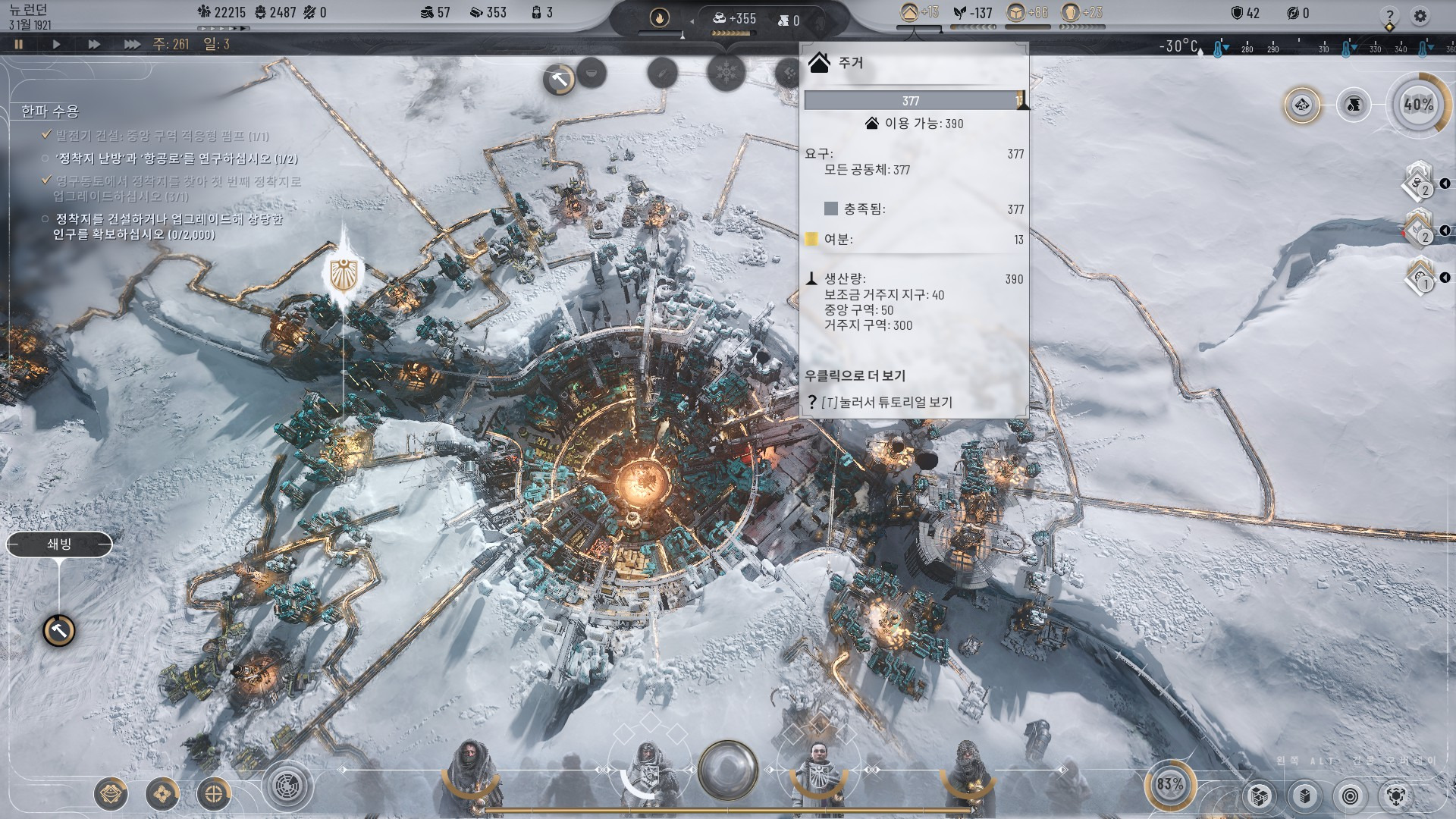
Task: Open the 83% circular gauge
Action: (x=1169, y=784)
